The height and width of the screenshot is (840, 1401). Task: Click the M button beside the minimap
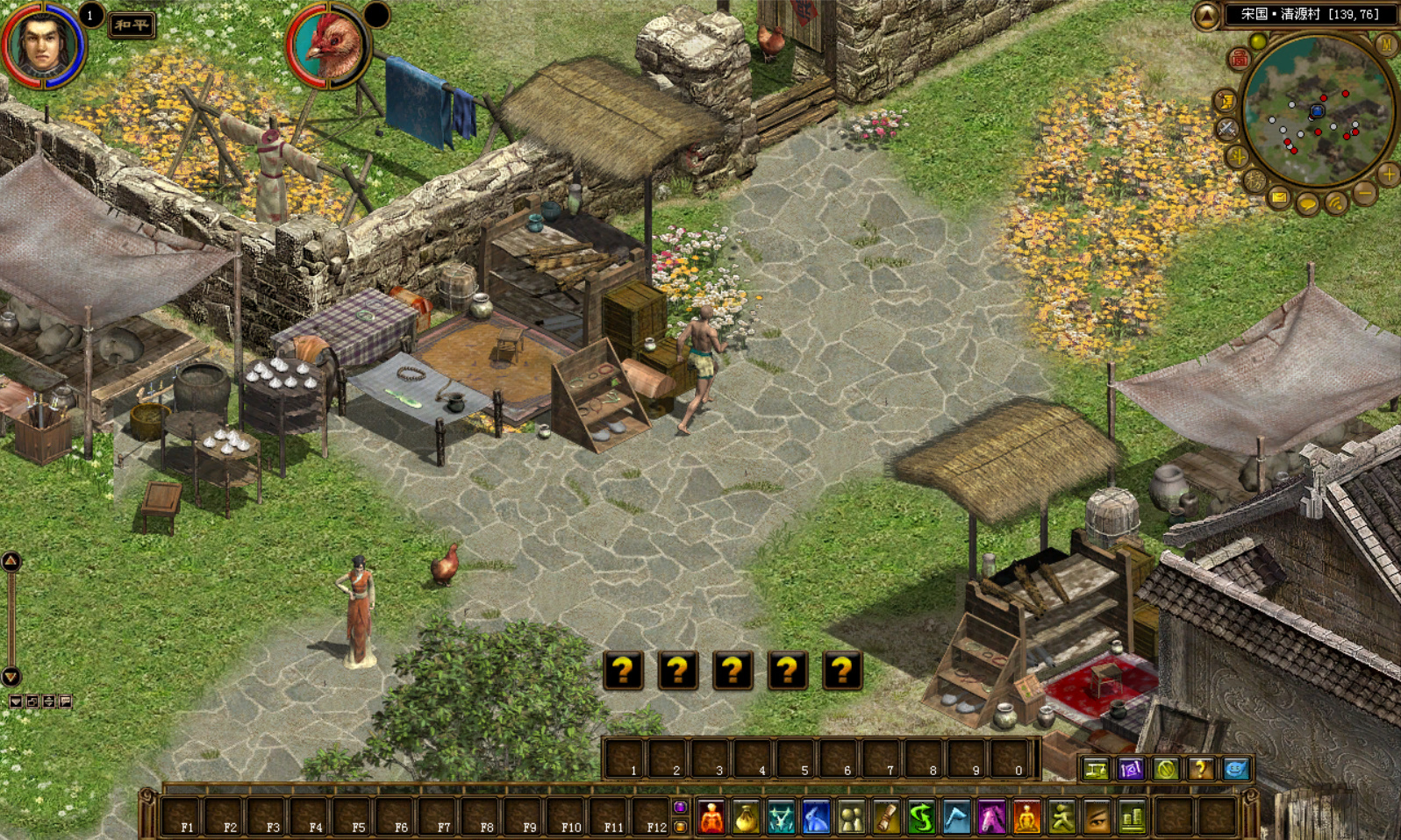1386,44
